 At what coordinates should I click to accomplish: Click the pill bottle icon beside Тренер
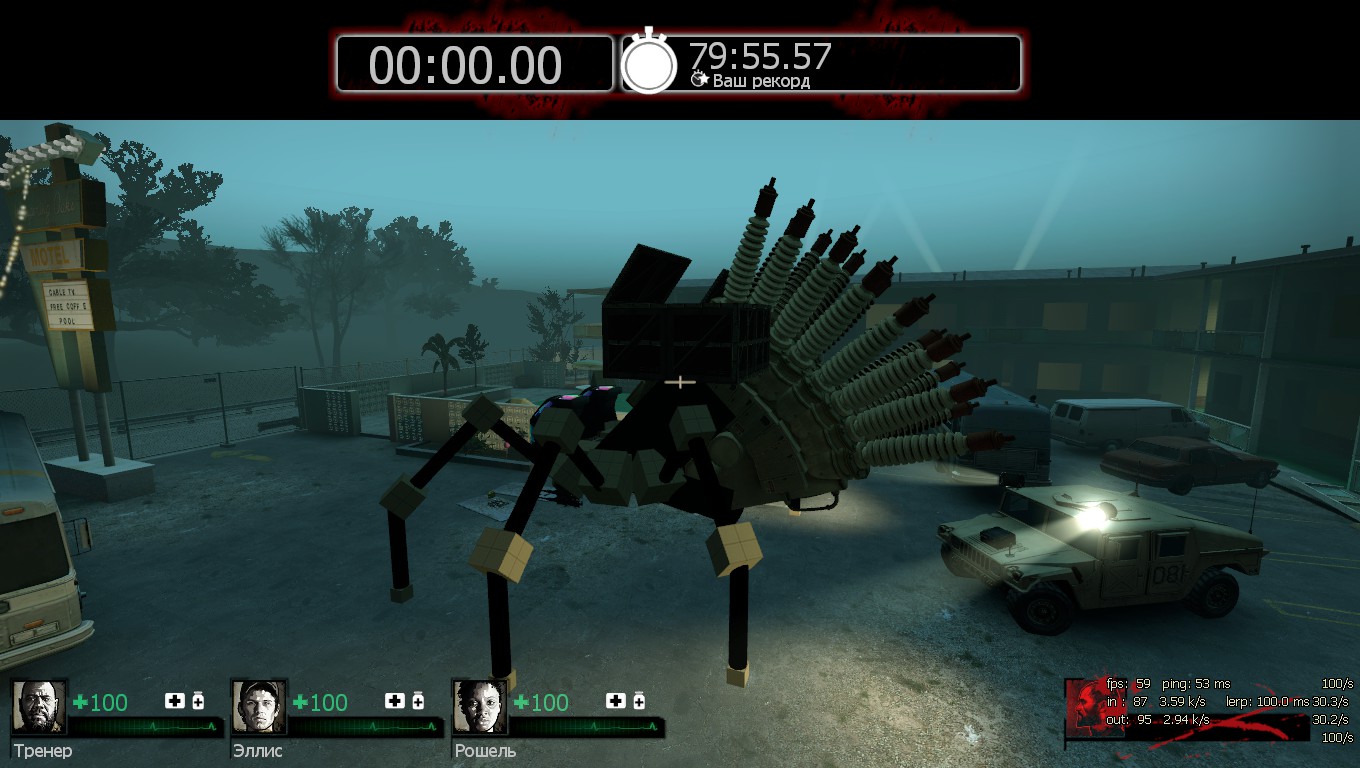(x=198, y=701)
